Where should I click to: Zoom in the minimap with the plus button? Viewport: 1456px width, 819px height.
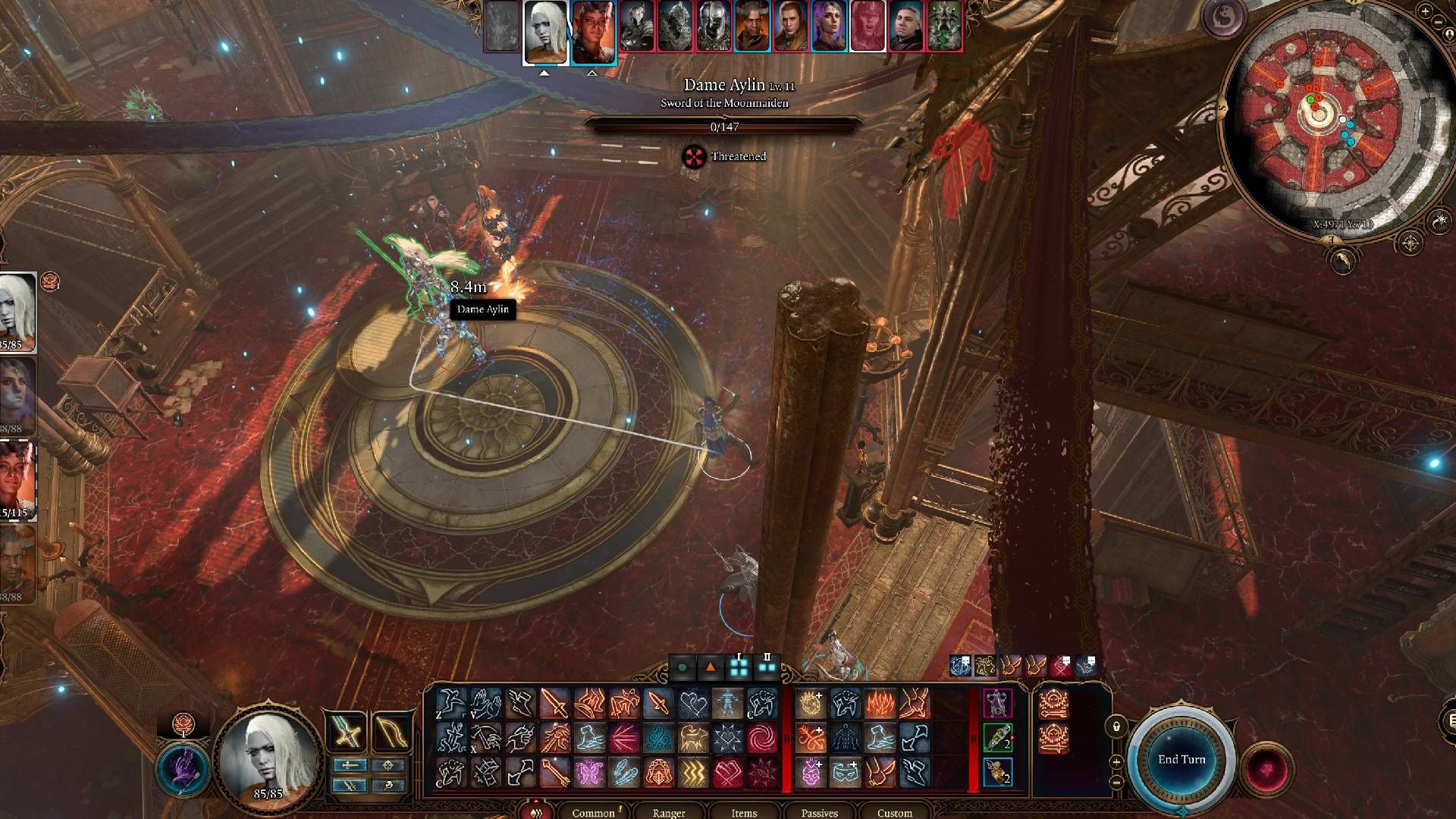1116,761
